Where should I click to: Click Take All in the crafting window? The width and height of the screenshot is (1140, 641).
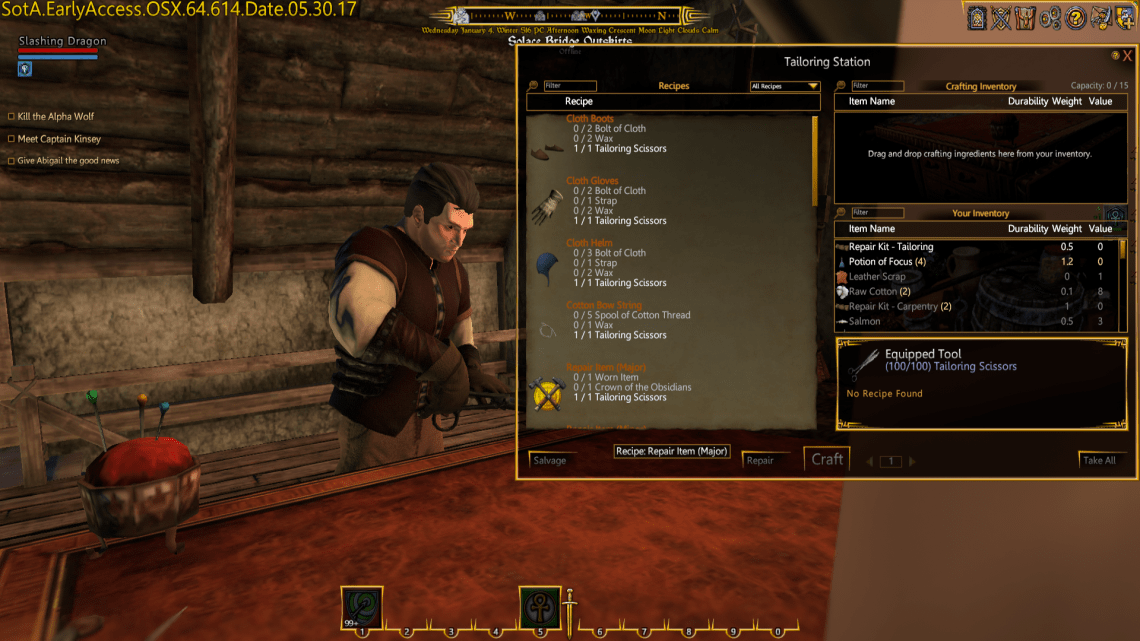coord(1099,460)
